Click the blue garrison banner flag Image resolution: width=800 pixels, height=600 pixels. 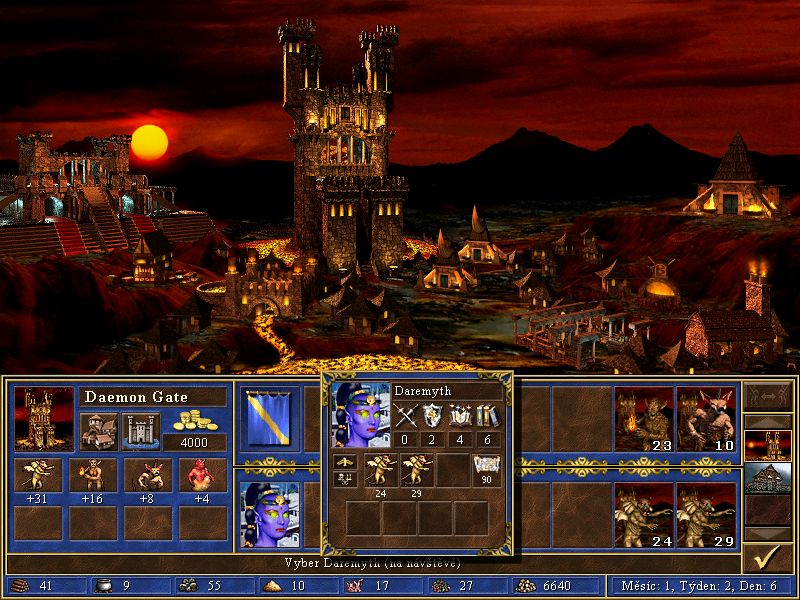268,416
